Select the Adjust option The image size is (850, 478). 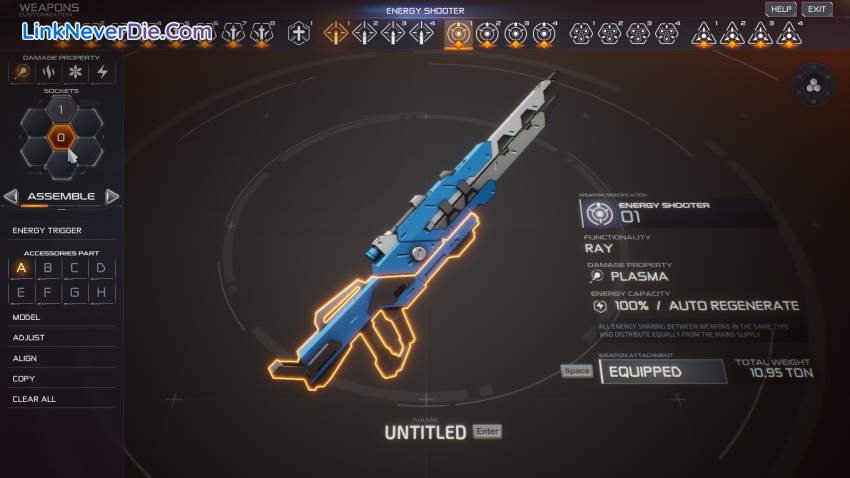pos(28,338)
